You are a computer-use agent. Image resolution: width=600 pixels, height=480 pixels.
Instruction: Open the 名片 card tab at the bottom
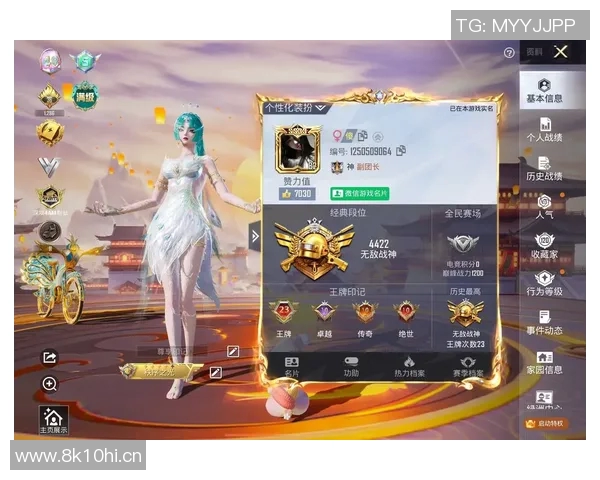(x=292, y=366)
